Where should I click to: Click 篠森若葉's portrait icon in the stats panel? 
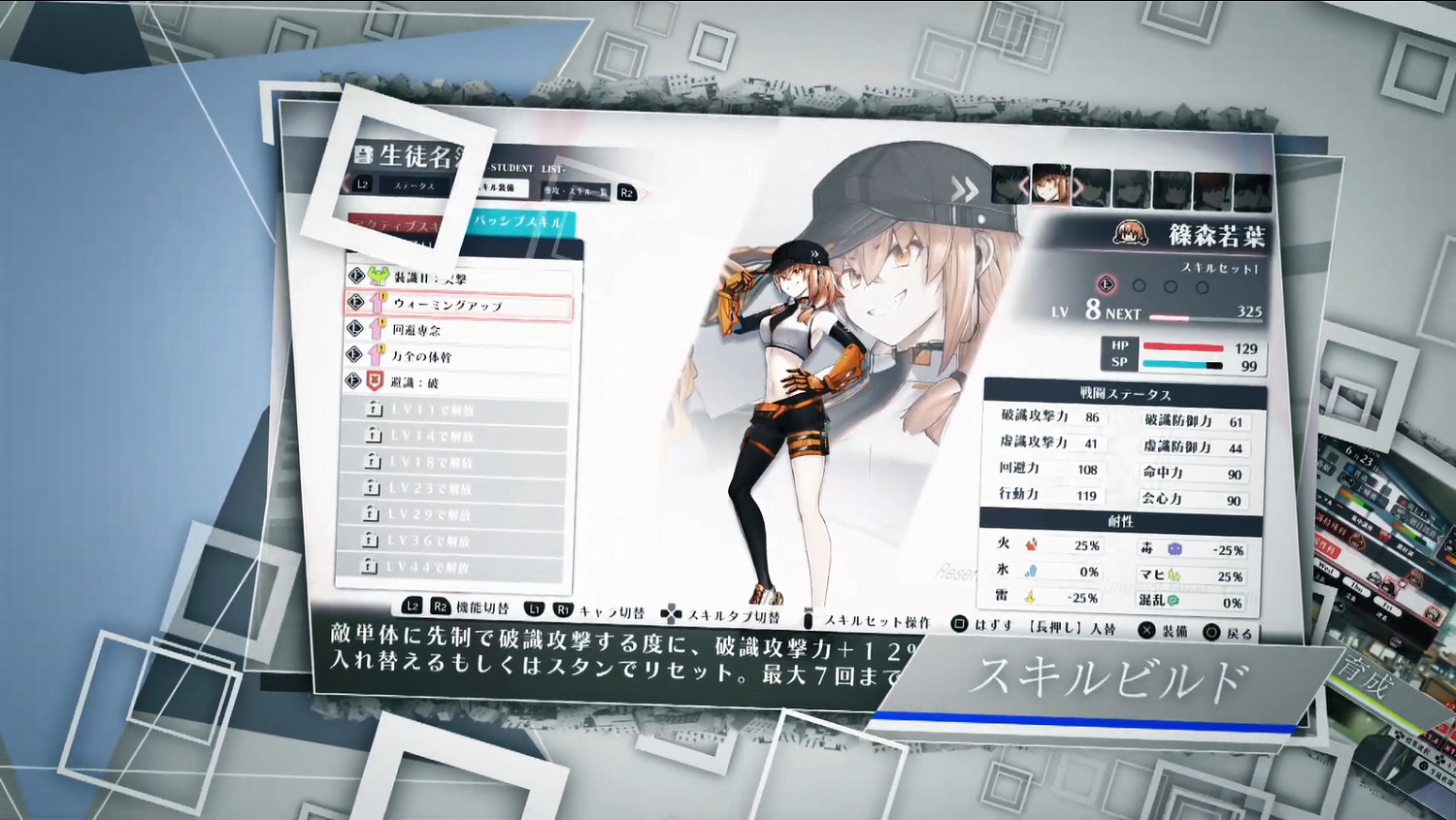coord(1129,233)
